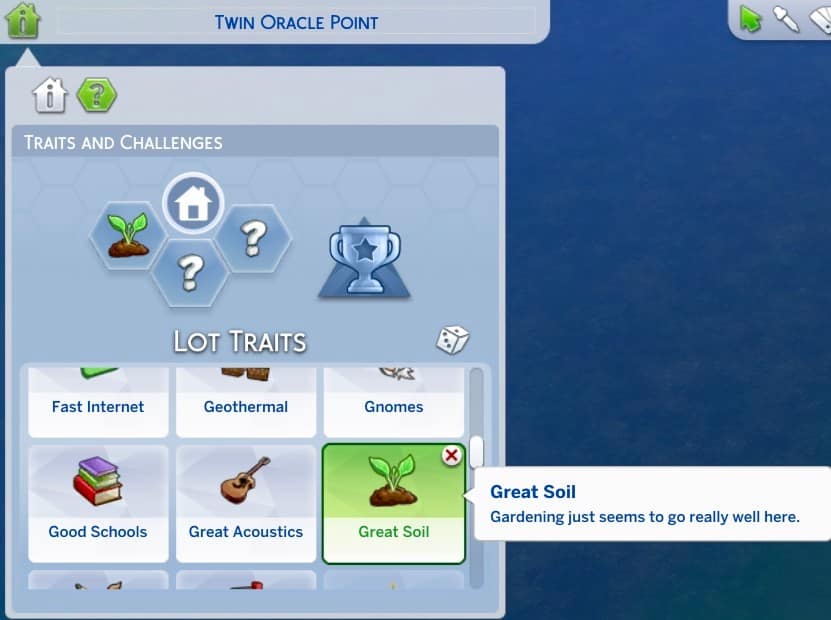Choose the Fast Internet lot trait
This screenshot has height=620, width=831.
click(98, 402)
